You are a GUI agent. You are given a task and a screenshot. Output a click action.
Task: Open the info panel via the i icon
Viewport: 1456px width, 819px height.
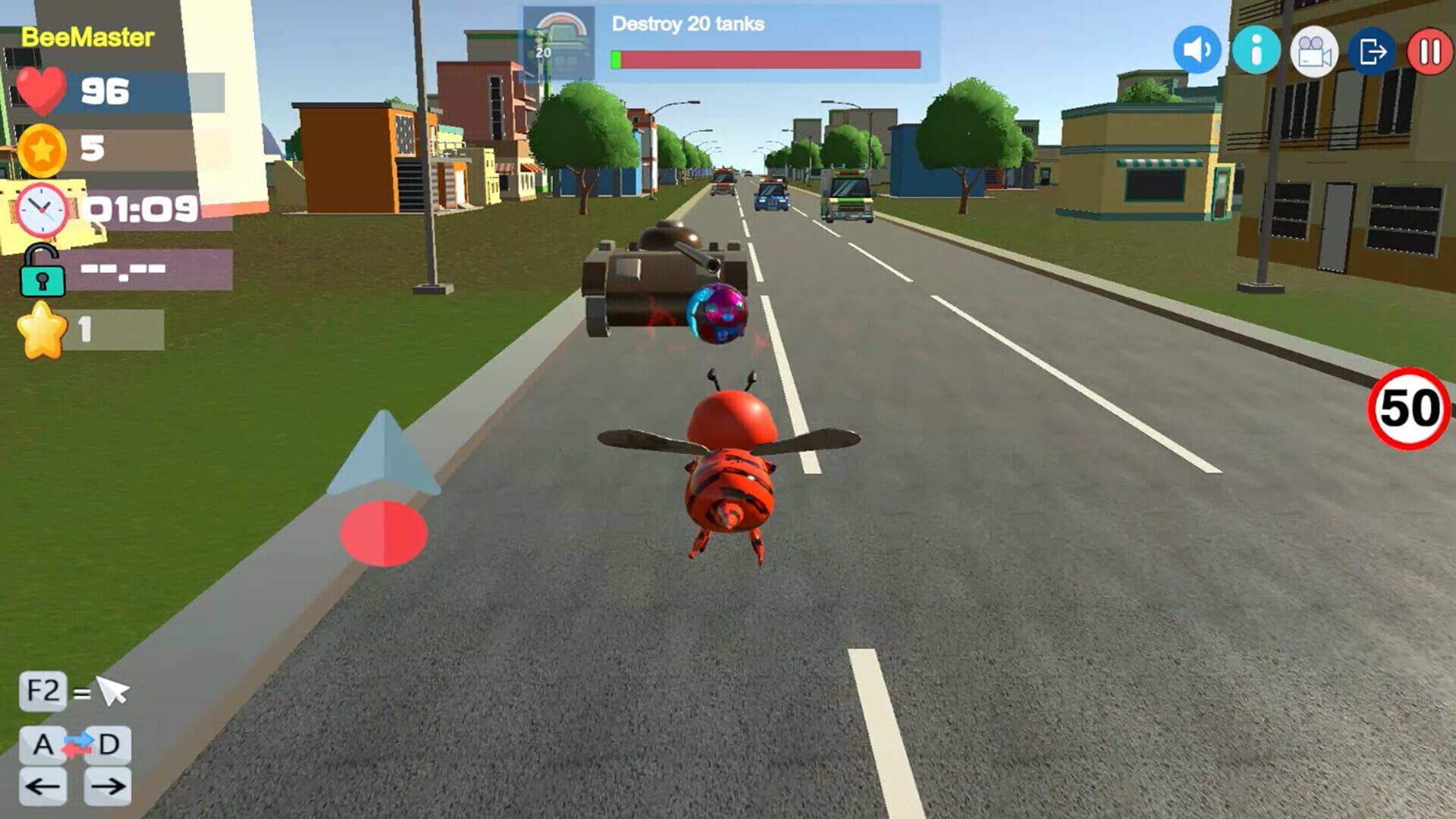pyautogui.click(x=1257, y=50)
